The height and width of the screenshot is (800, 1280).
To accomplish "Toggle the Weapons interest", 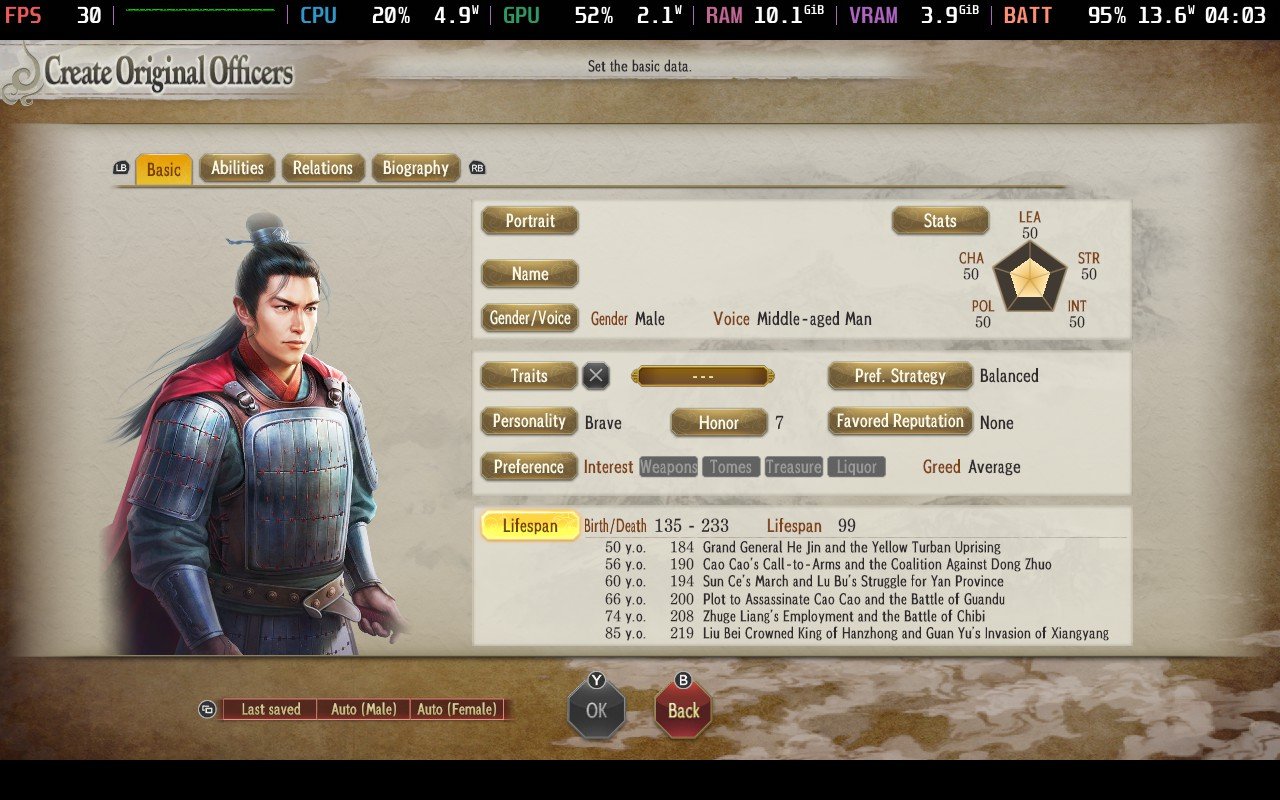I will point(668,466).
